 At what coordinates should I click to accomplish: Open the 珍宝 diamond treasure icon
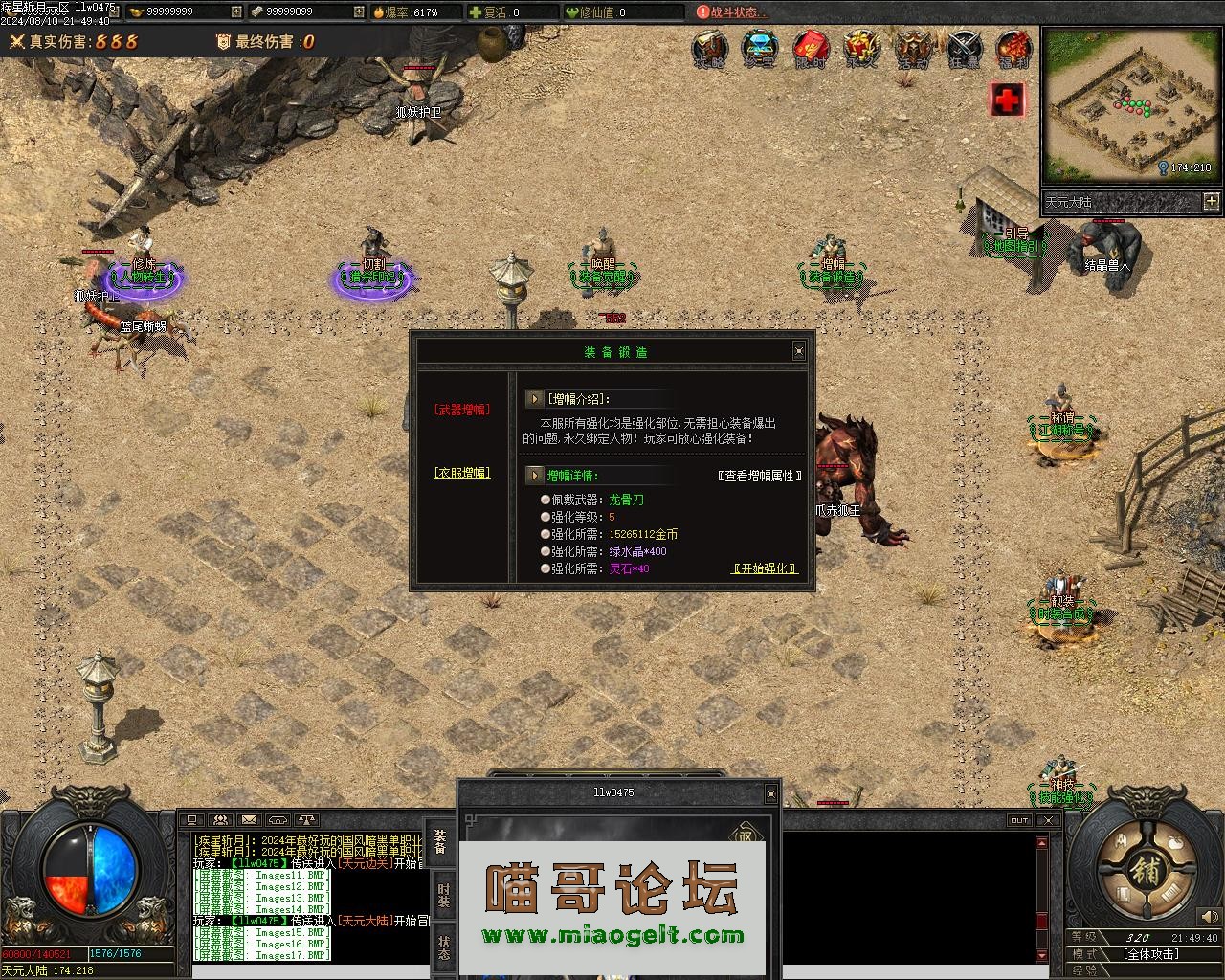pos(760,49)
